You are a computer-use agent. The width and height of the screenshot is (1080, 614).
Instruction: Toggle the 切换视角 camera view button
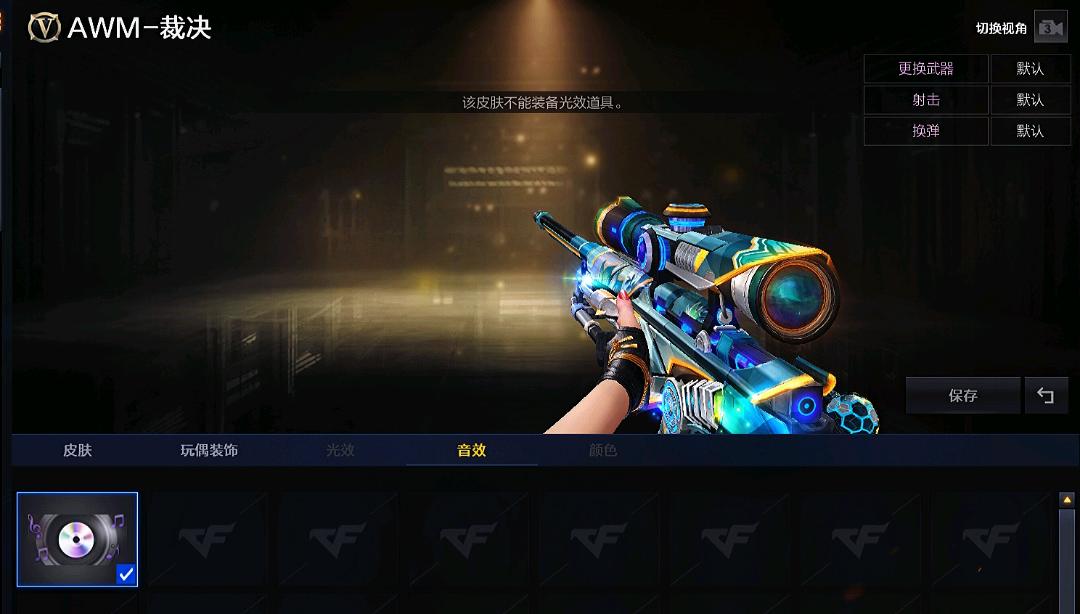click(1049, 28)
